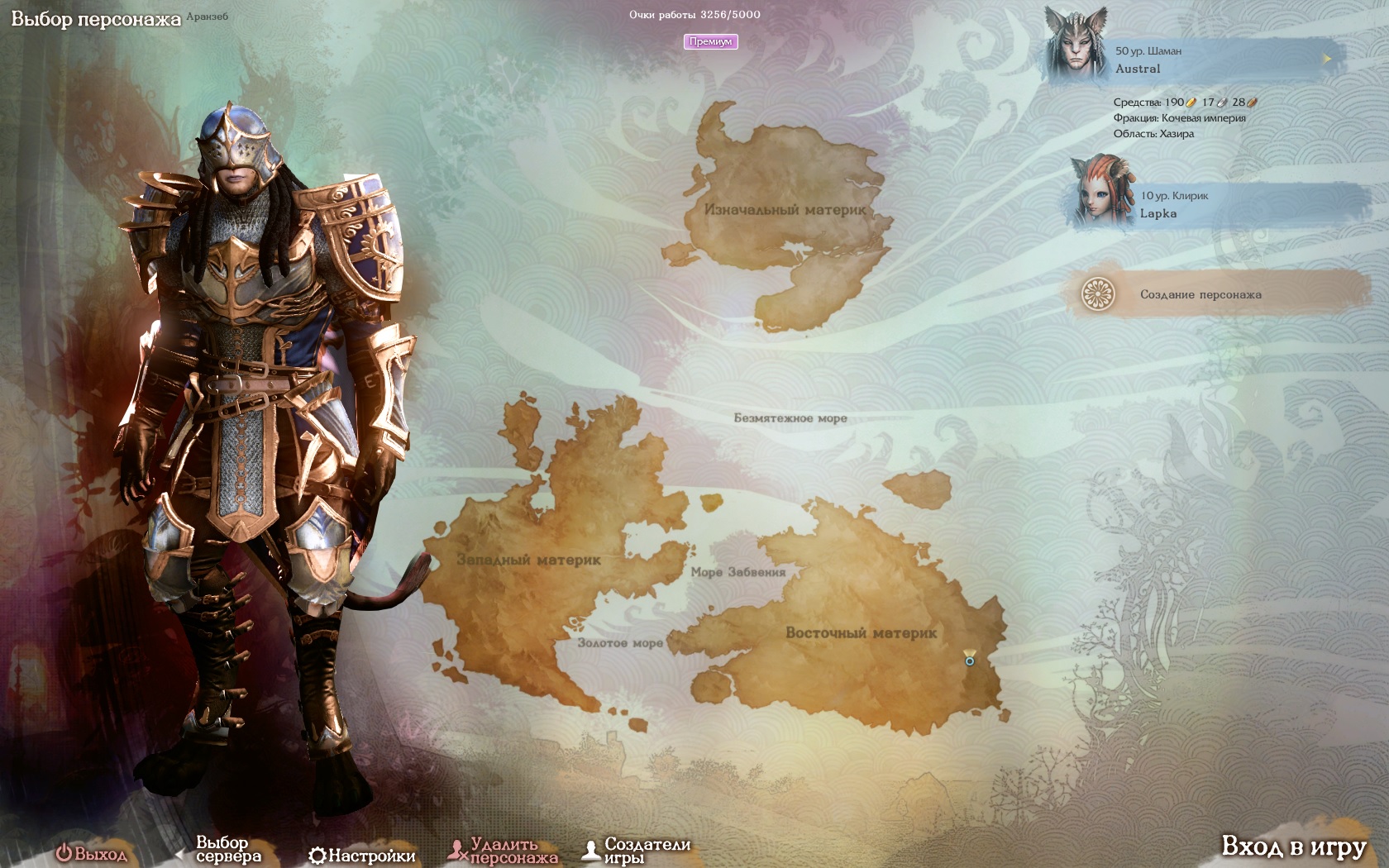Enter the game with Вход в игру
This screenshot has width=1389, height=868.
[x=1293, y=847]
